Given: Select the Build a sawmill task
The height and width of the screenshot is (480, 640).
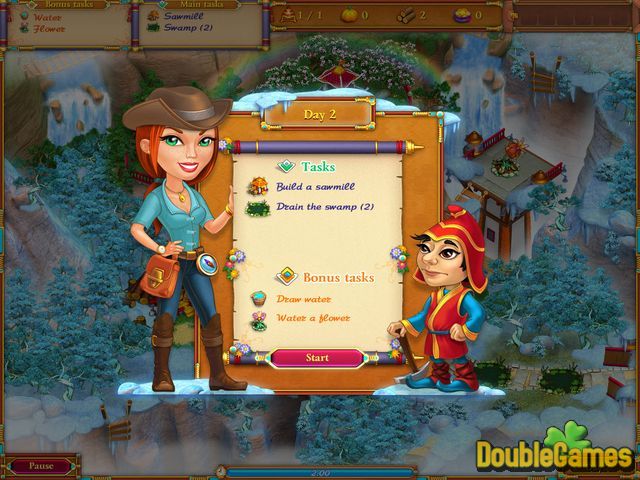Looking at the screenshot, I should [x=315, y=186].
